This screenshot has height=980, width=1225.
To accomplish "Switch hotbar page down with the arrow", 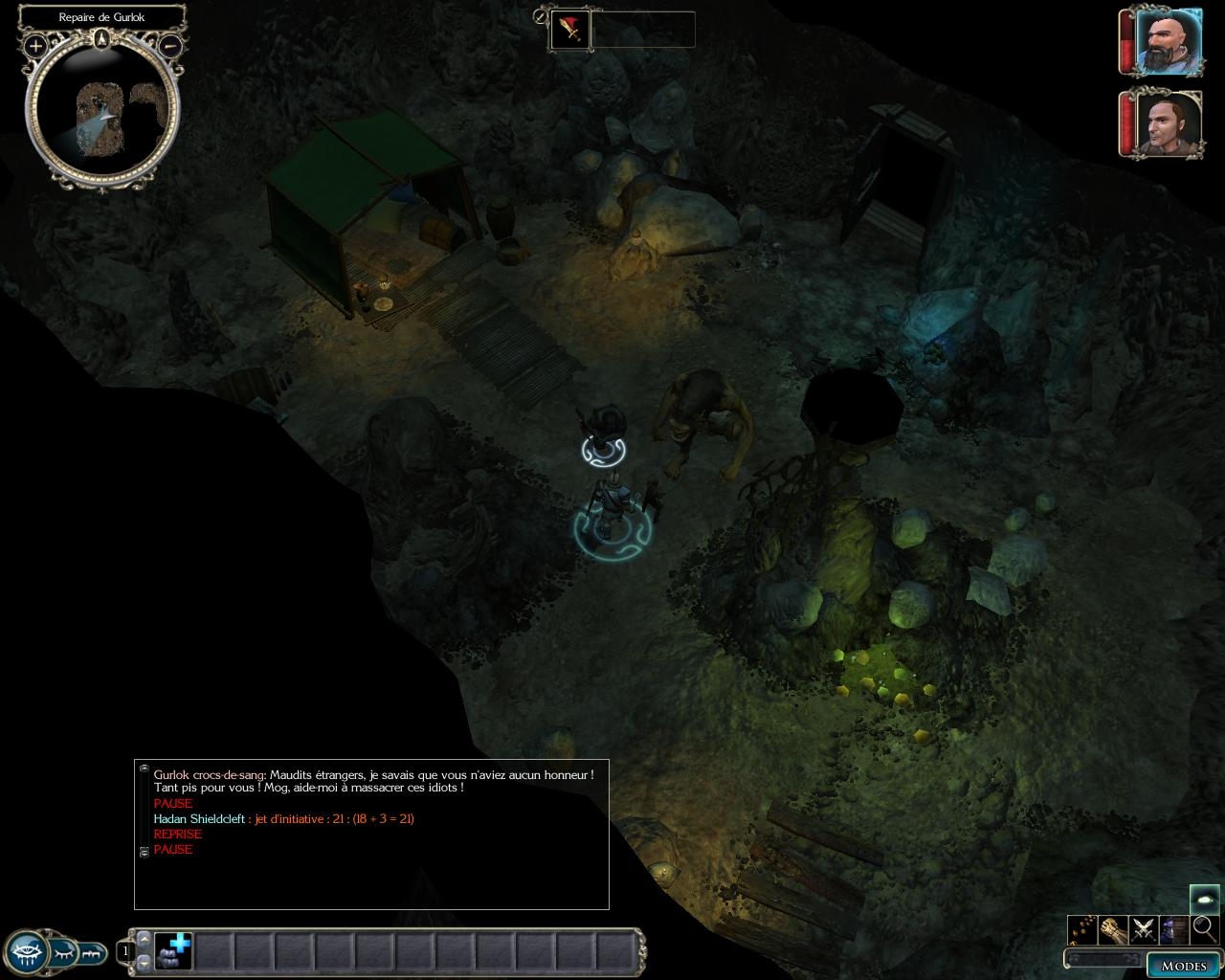I will pyautogui.click(x=144, y=962).
